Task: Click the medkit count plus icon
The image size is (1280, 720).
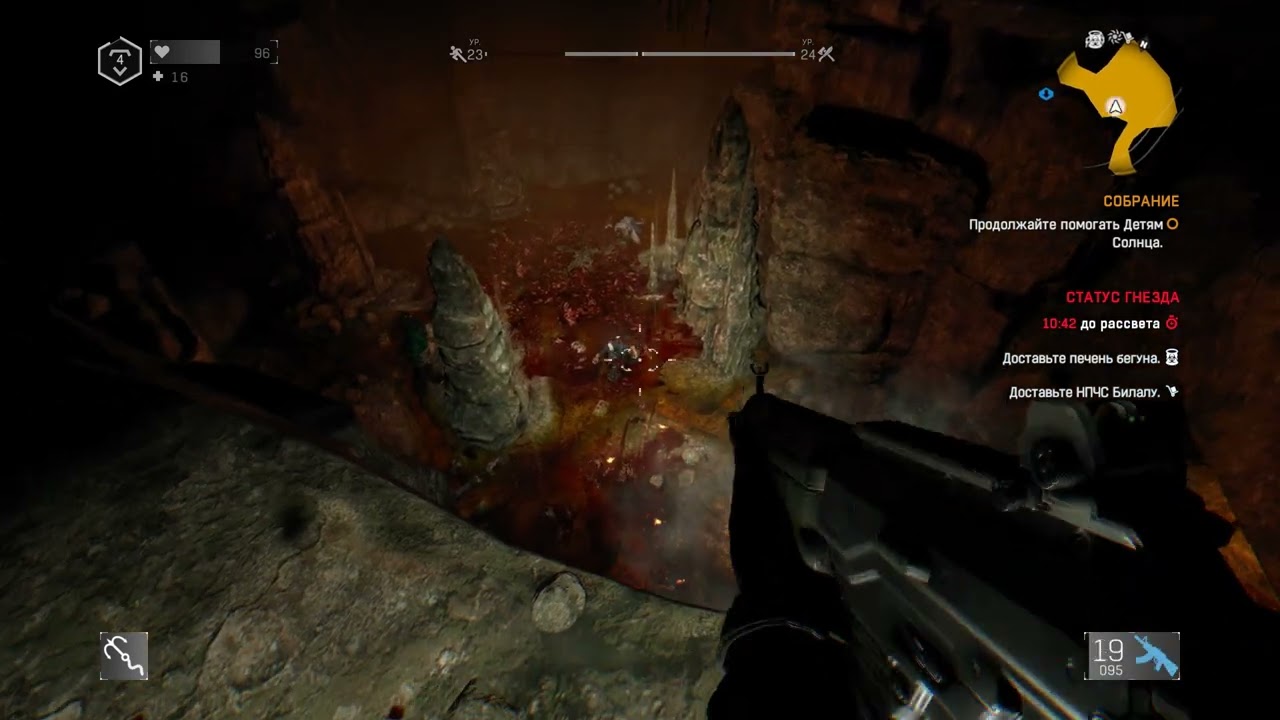Action: pos(158,77)
